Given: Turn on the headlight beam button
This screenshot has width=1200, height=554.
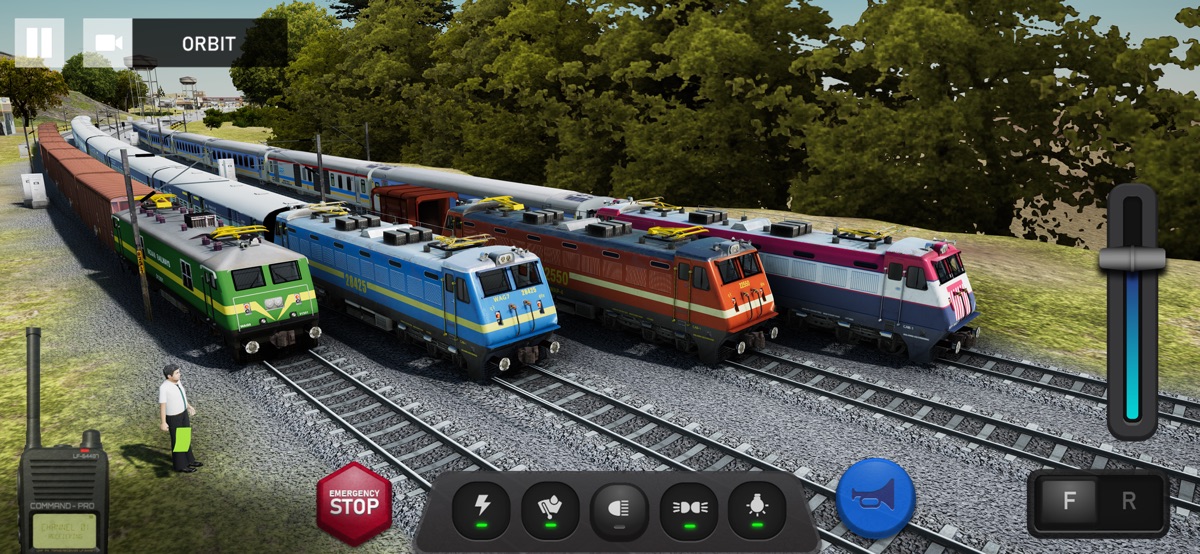Looking at the screenshot, I should (619, 510).
